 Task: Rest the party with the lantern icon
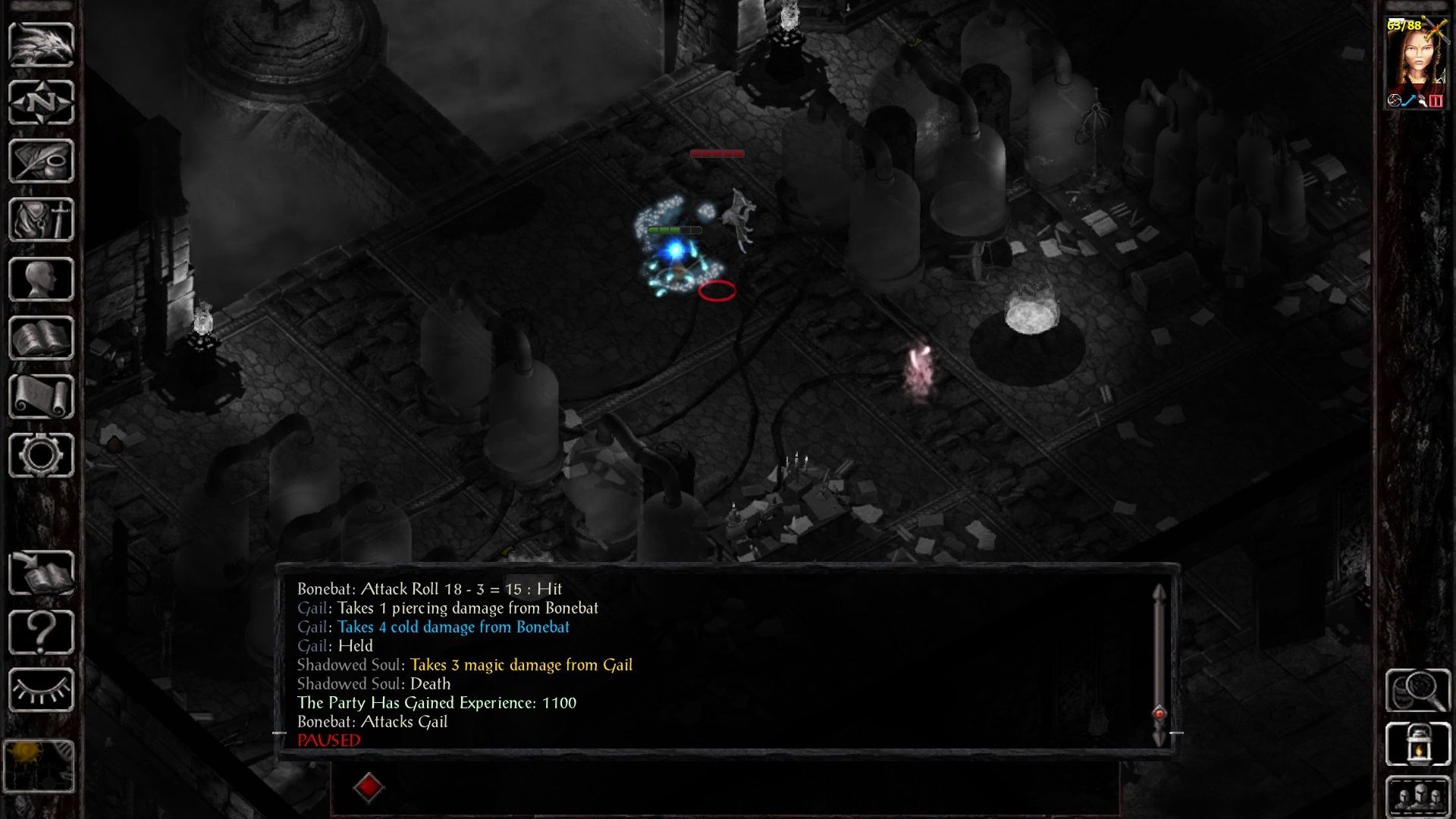pyautogui.click(x=1417, y=745)
